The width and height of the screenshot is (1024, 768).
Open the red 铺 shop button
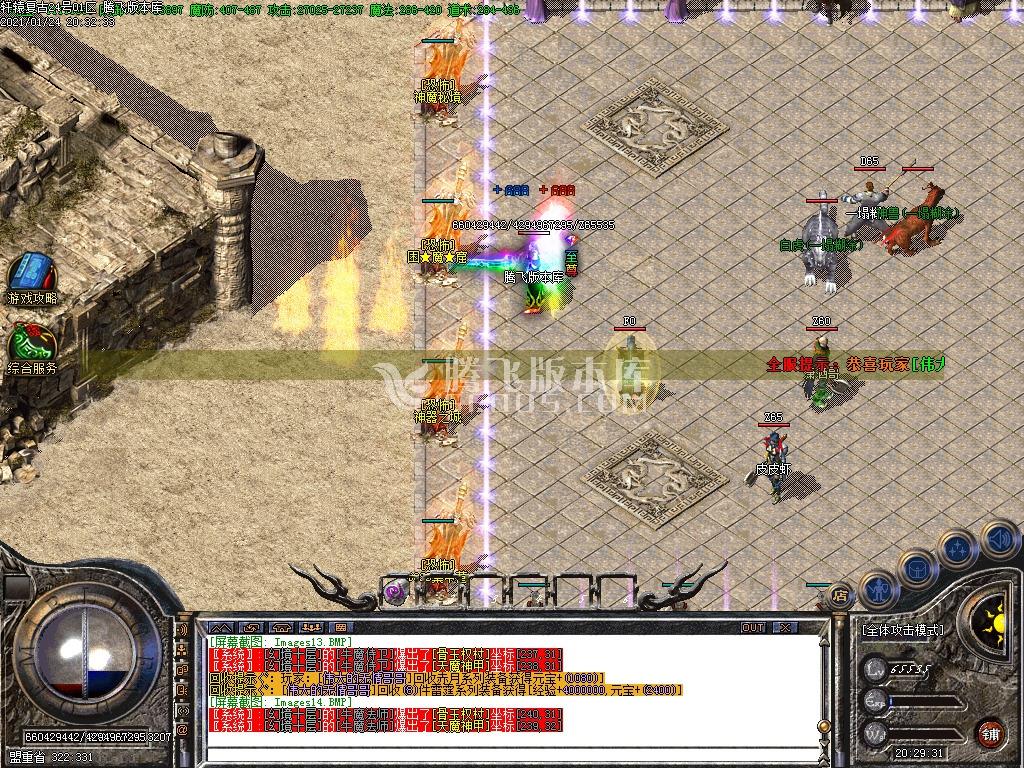point(991,732)
